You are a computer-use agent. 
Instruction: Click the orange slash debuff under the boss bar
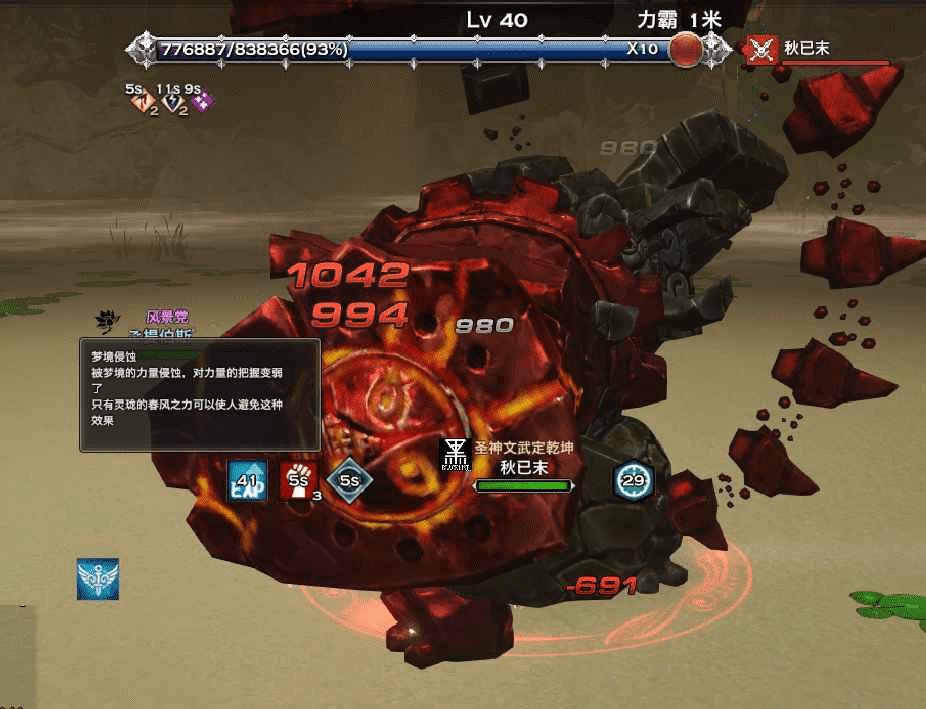[143, 102]
